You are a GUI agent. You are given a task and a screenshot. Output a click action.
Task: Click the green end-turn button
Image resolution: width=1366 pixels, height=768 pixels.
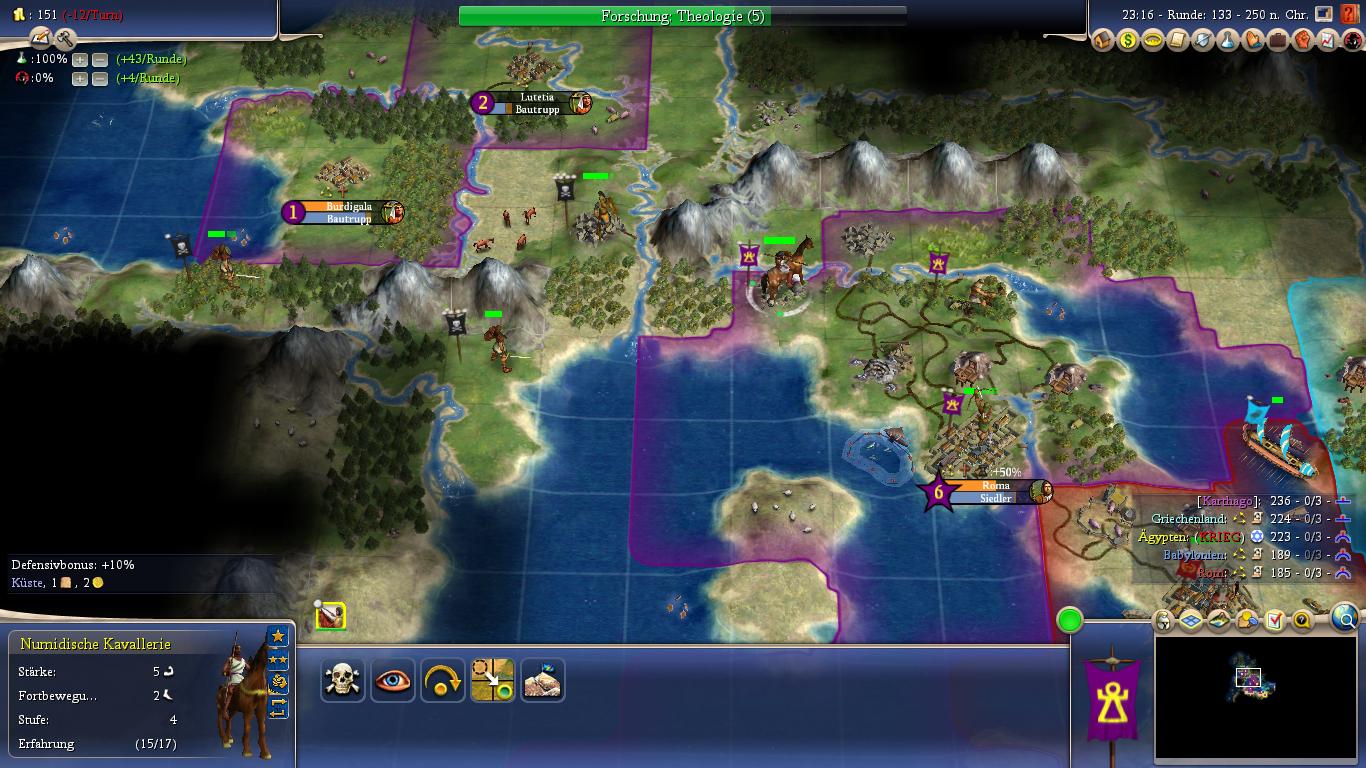(x=1070, y=620)
